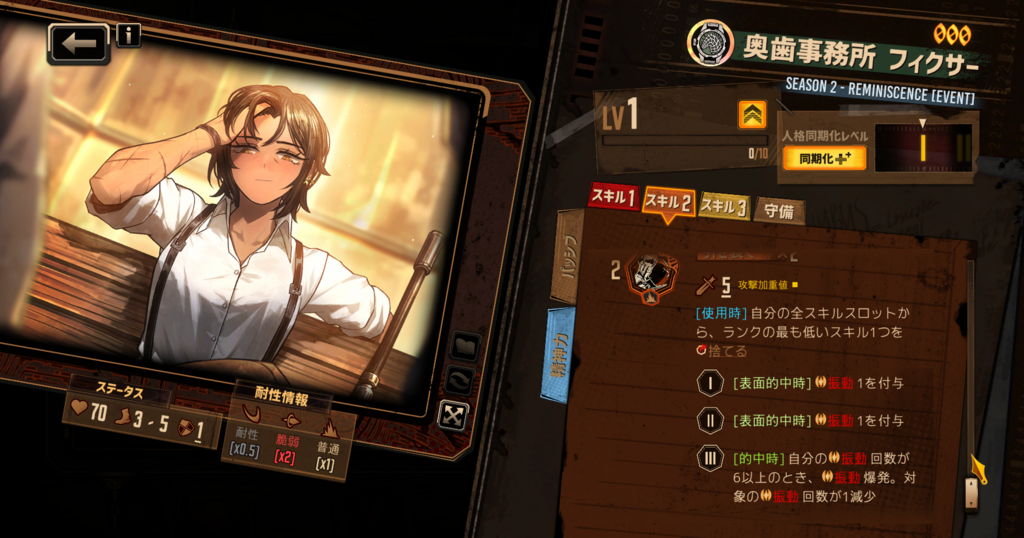The height and width of the screenshot is (538, 1024).
Task: Show the スキル3 tab
Action: pyautogui.click(x=723, y=206)
